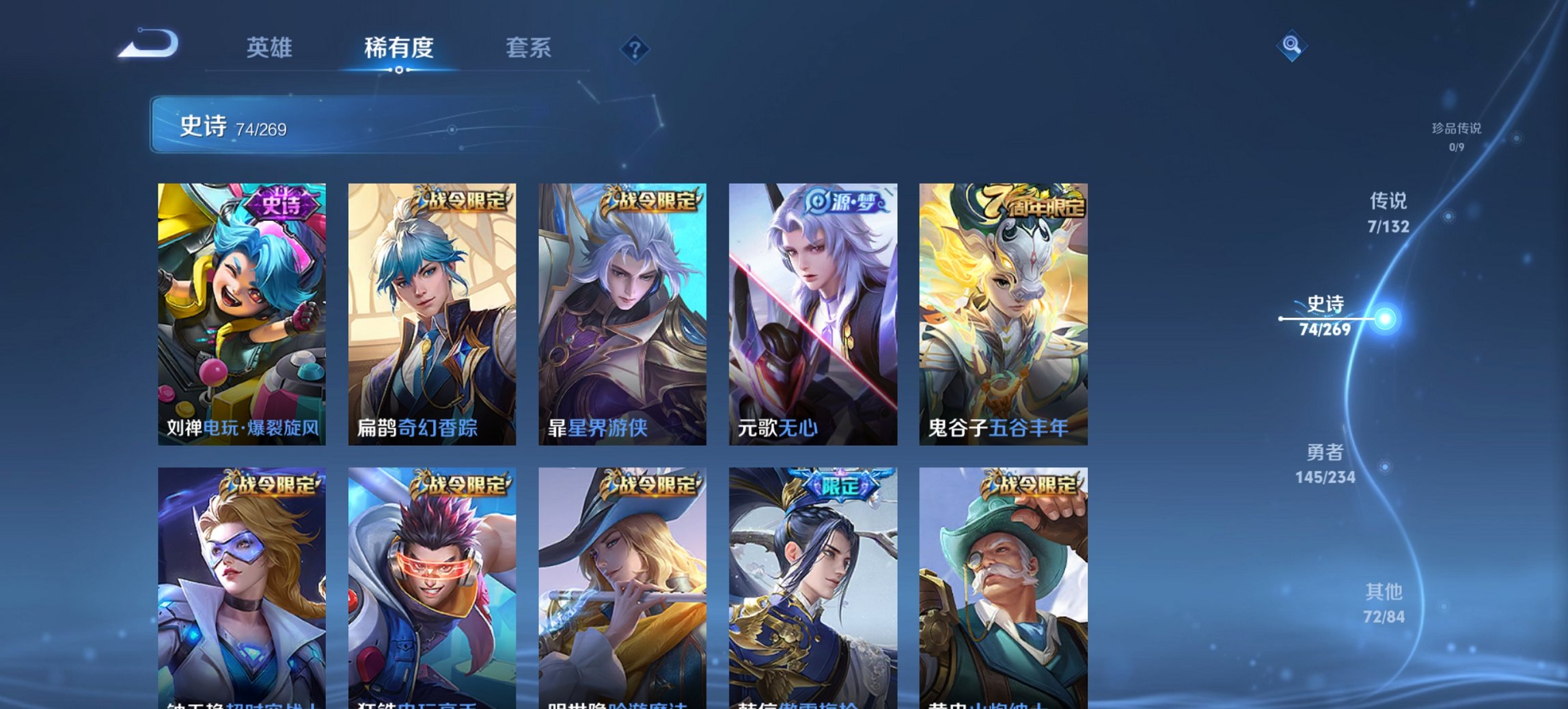Click the help question mark icon
The height and width of the screenshot is (709, 1568).
pos(635,48)
